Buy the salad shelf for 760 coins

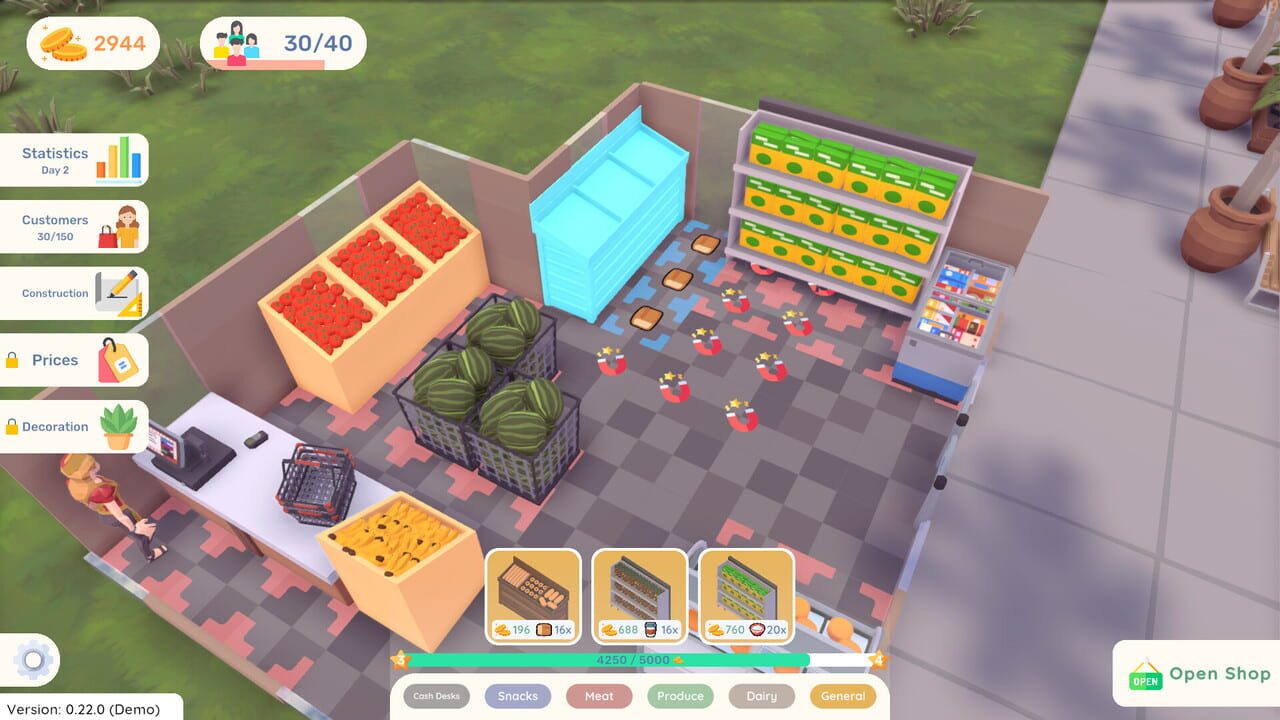[x=747, y=592]
